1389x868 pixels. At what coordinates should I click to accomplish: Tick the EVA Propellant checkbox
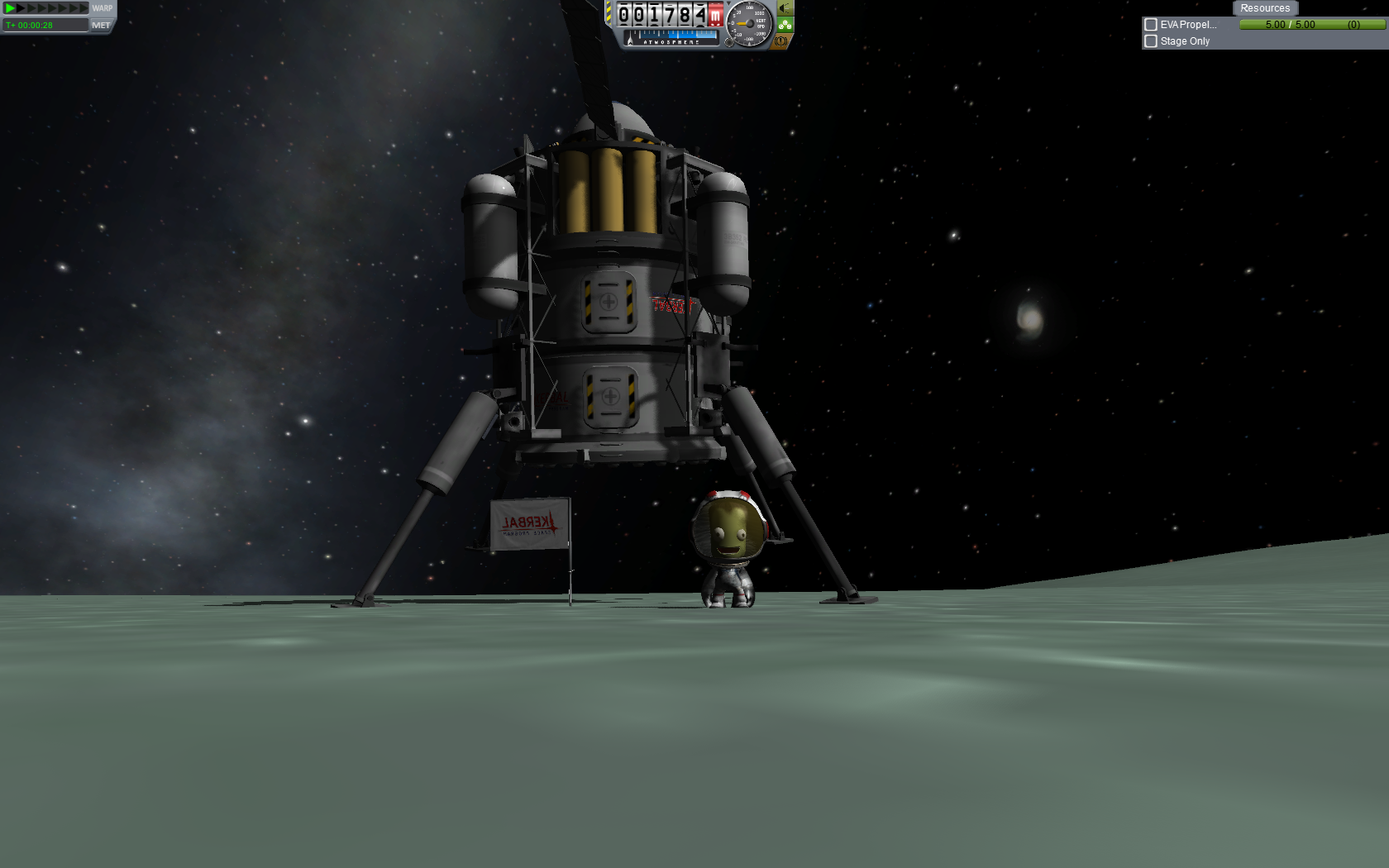(1151, 25)
